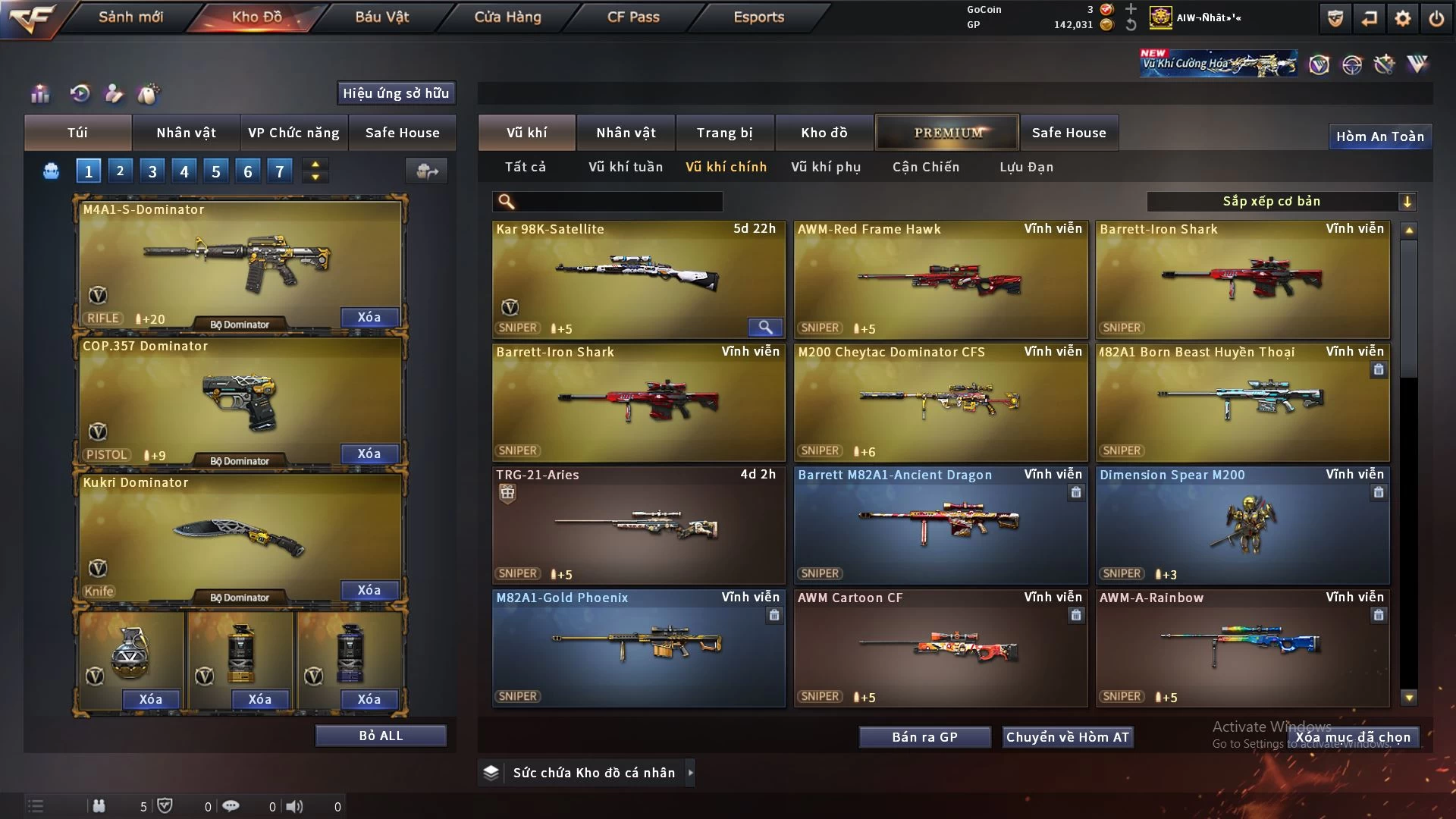Open the gear settings icon
This screenshot has width=1456, height=819.
[x=1402, y=18]
